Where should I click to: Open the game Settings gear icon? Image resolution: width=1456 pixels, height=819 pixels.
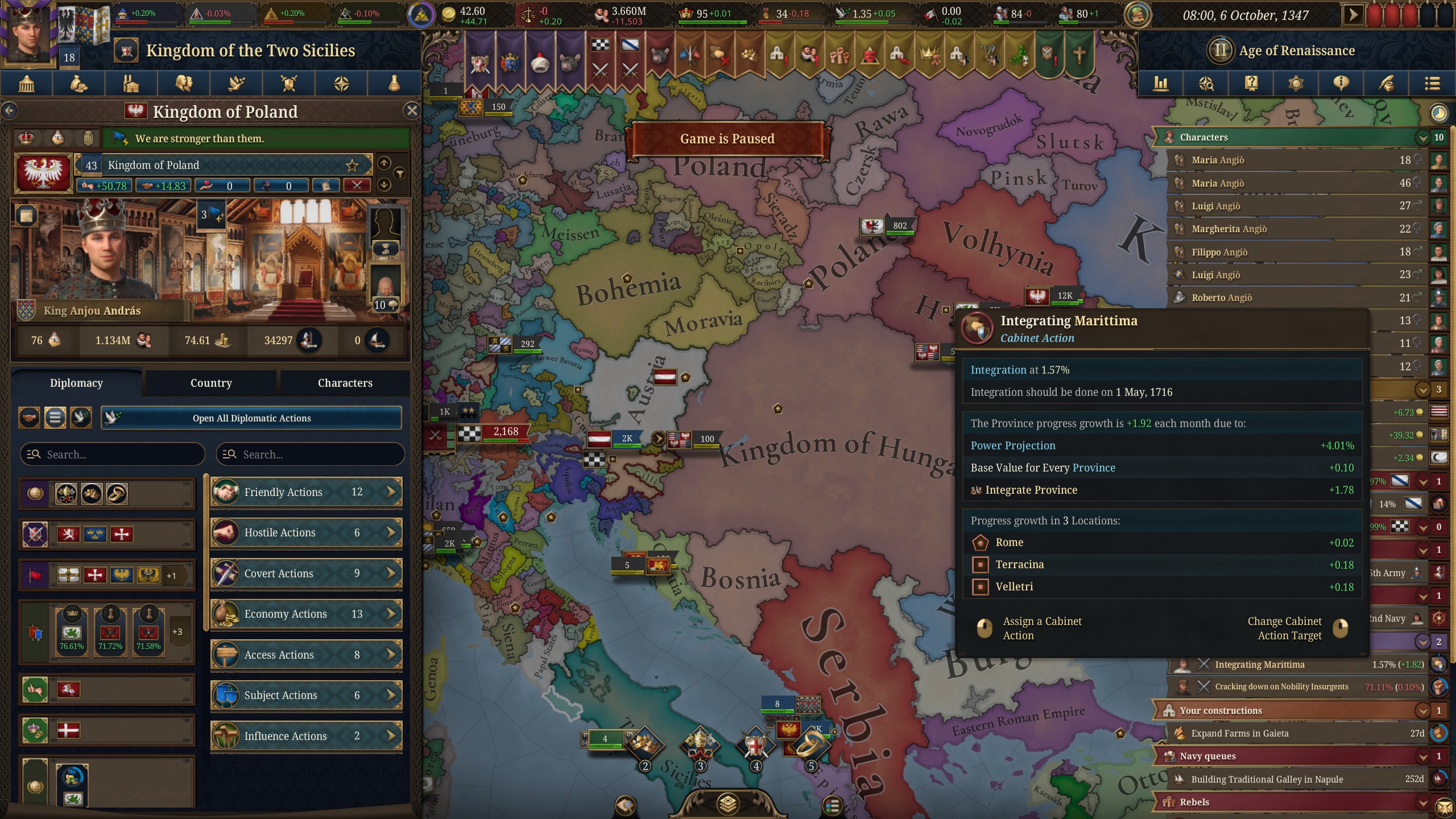(1296, 84)
